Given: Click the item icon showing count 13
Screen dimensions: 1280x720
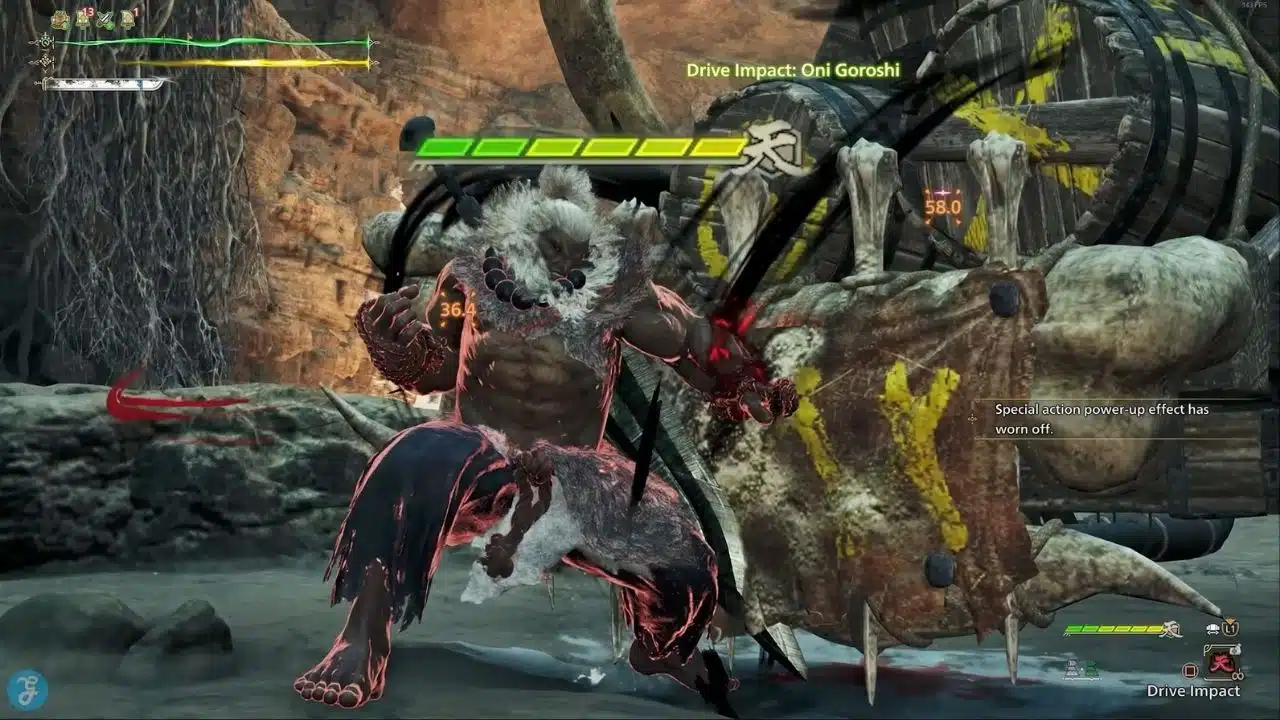Looking at the screenshot, I should (x=83, y=19).
